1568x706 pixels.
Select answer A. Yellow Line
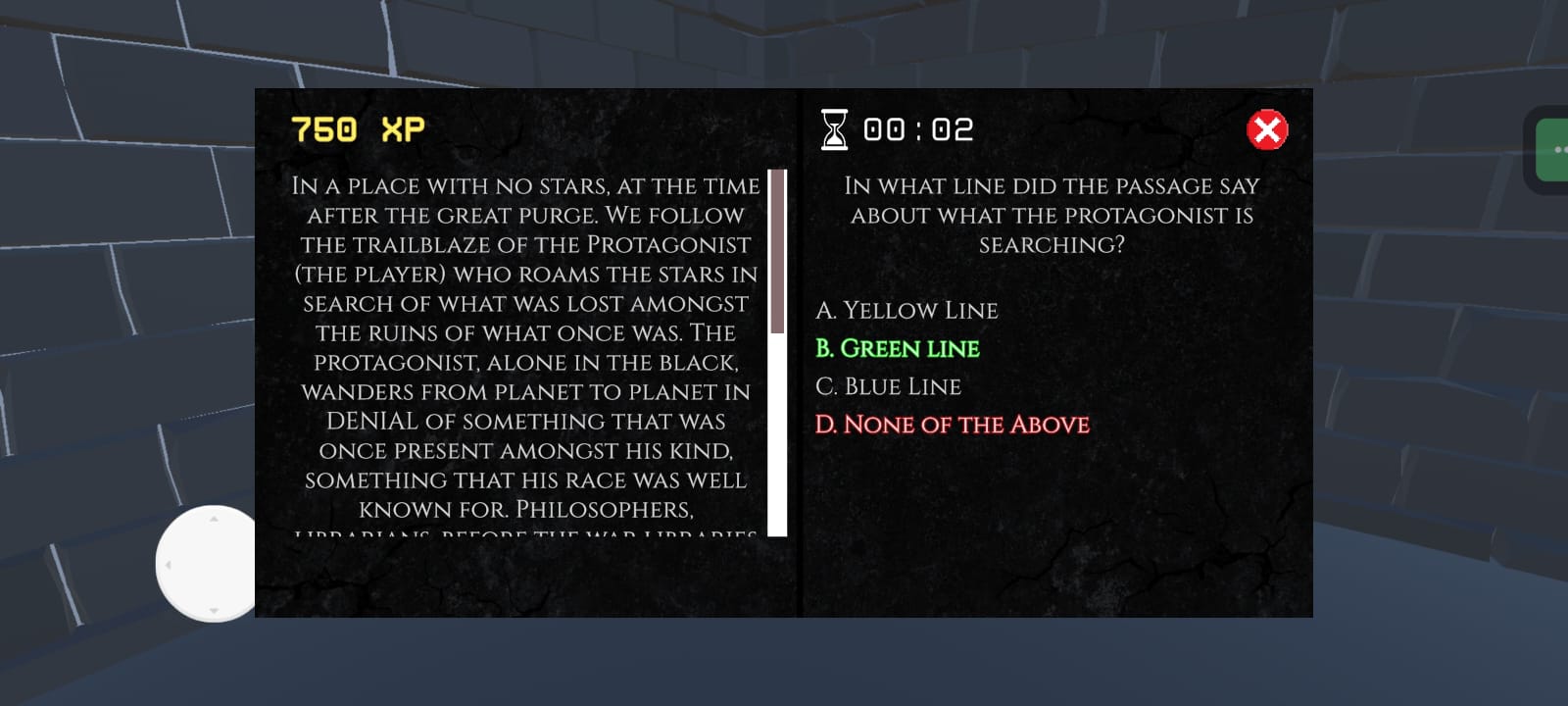pyautogui.click(x=908, y=311)
